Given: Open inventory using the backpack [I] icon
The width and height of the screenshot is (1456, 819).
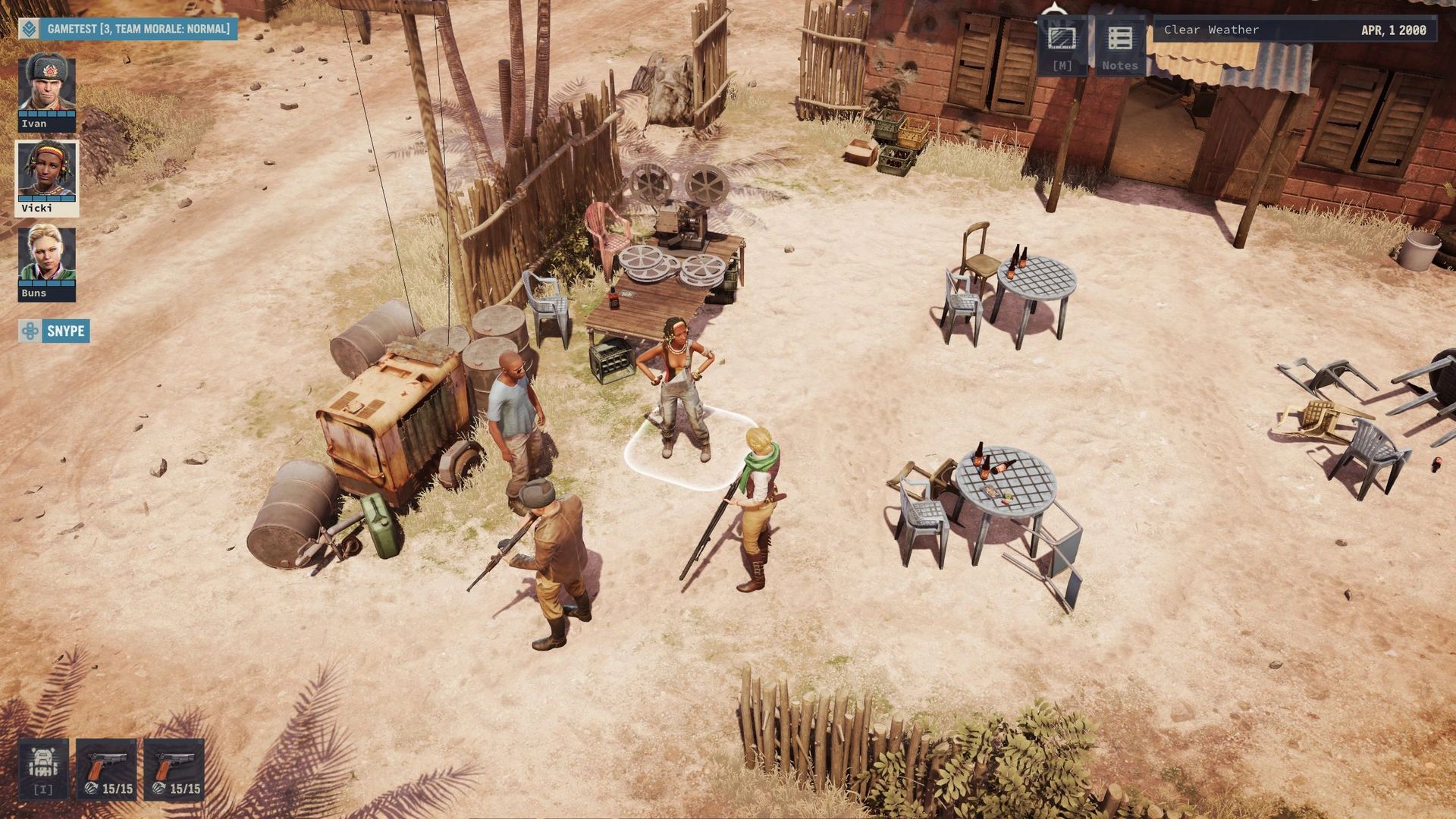Looking at the screenshot, I should pos(42,768).
